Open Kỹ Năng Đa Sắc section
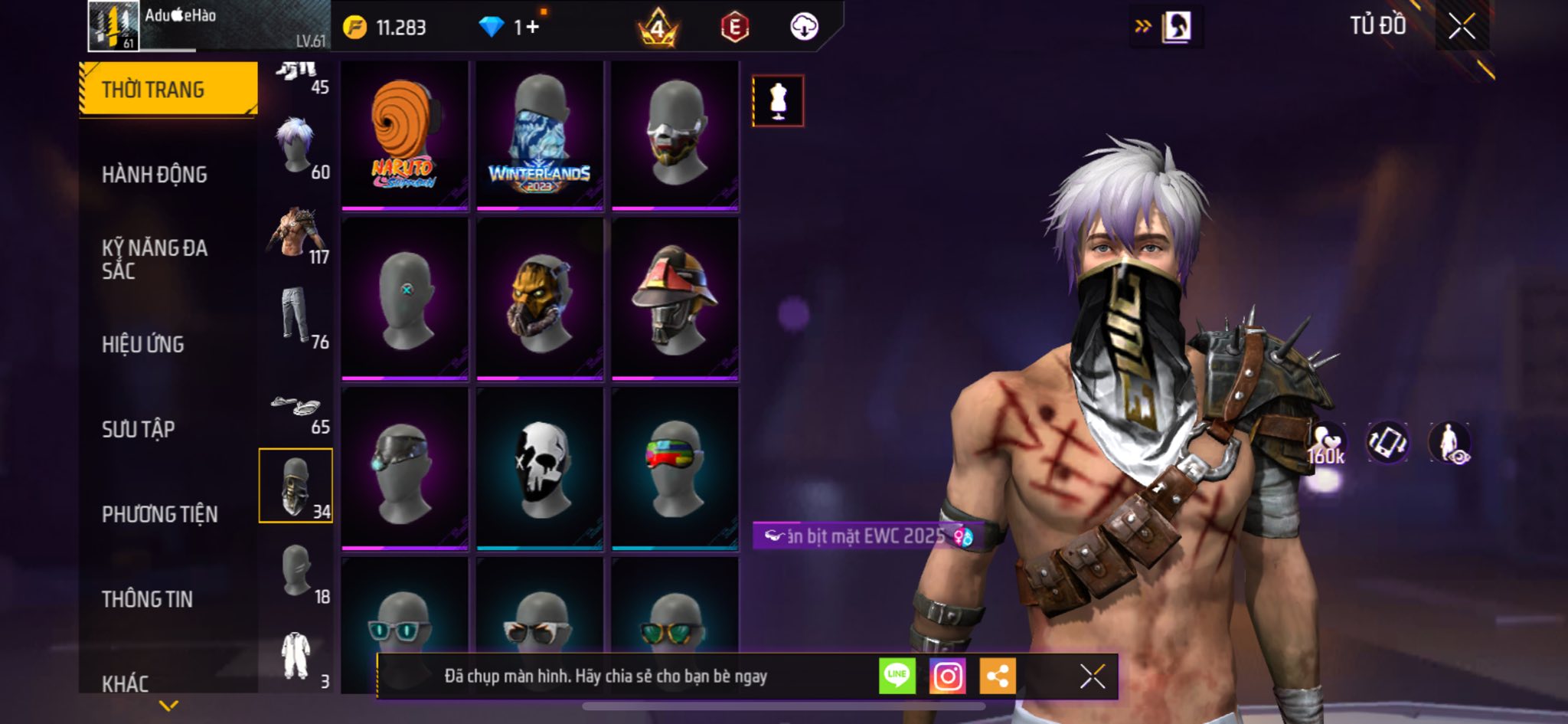Viewport: 1568px width, 724px height. (x=155, y=259)
